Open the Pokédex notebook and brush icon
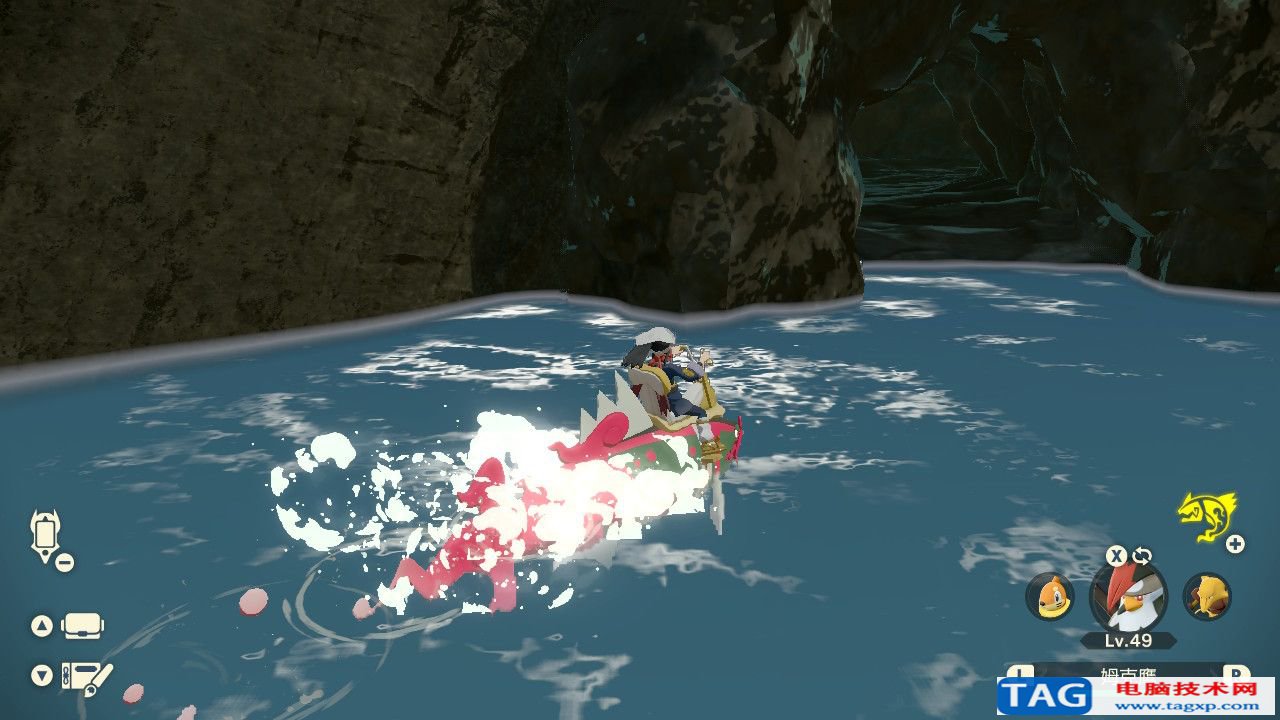Screen dimensions: 1280x720 (x=87, y=678)
